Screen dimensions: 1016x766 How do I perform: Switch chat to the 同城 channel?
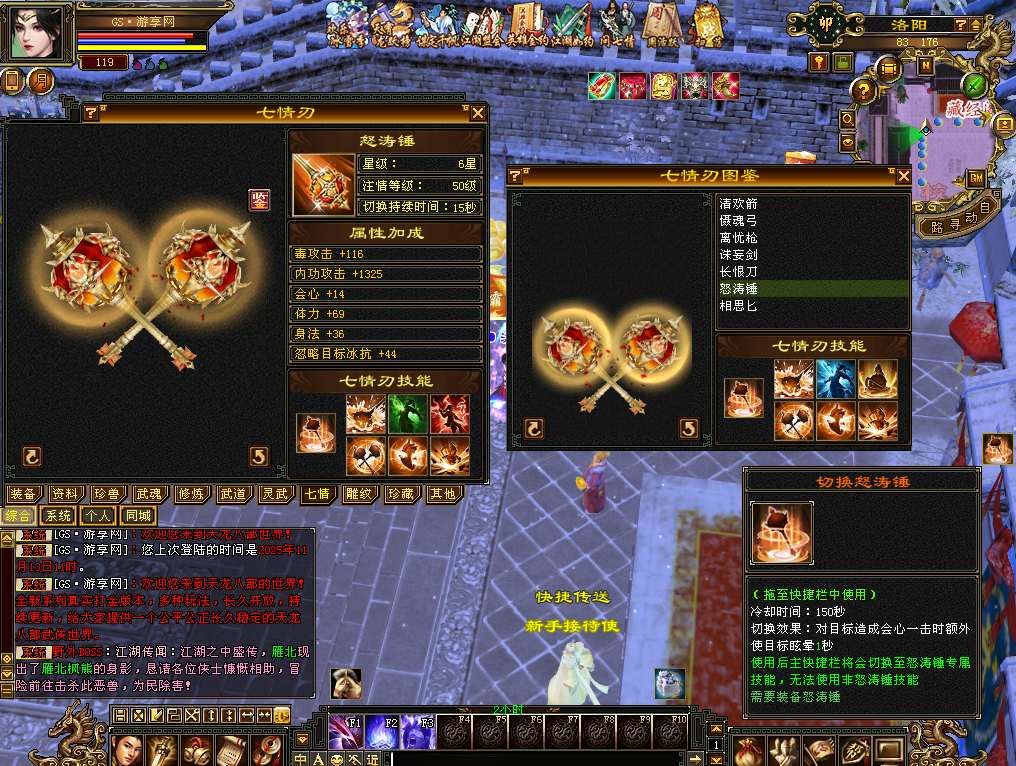pos(138,516)
